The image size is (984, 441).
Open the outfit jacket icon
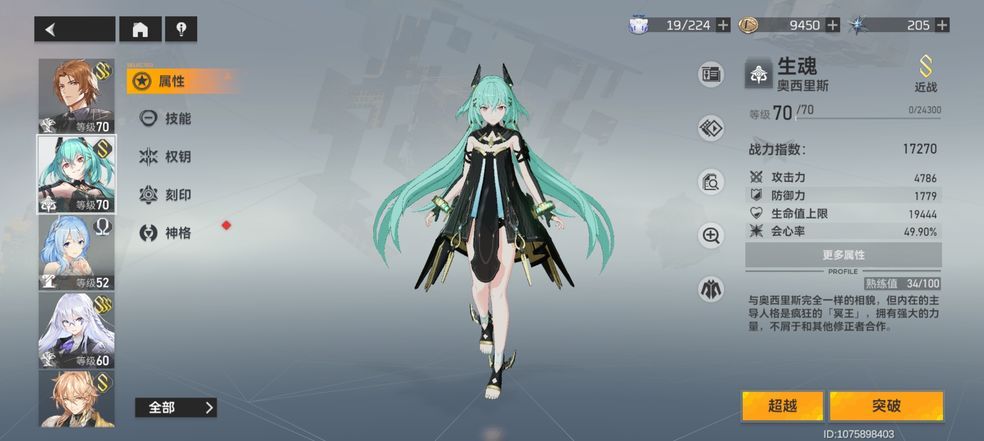click(711, 289)
